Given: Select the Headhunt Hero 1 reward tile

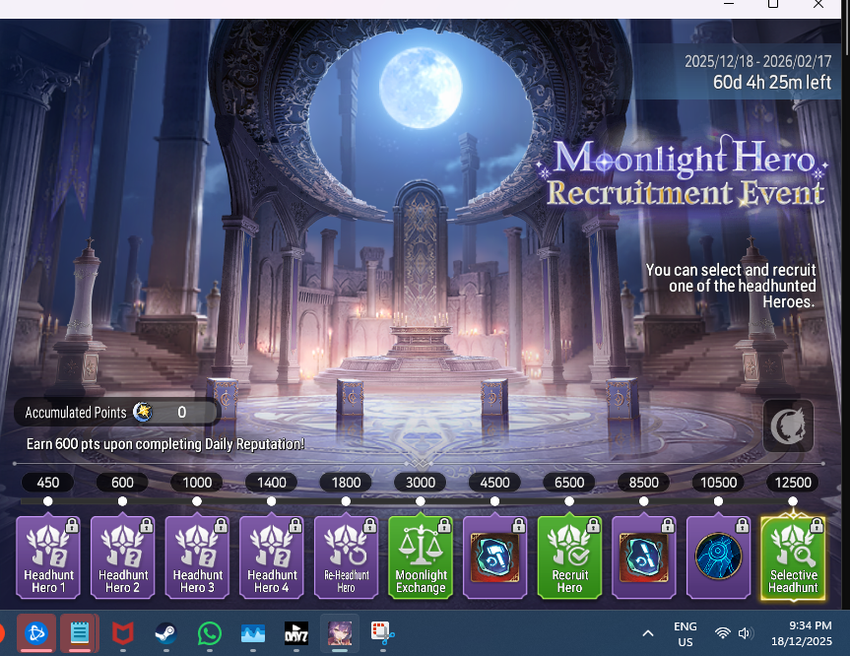Looking at the screenshot, I should pos(48,558).
